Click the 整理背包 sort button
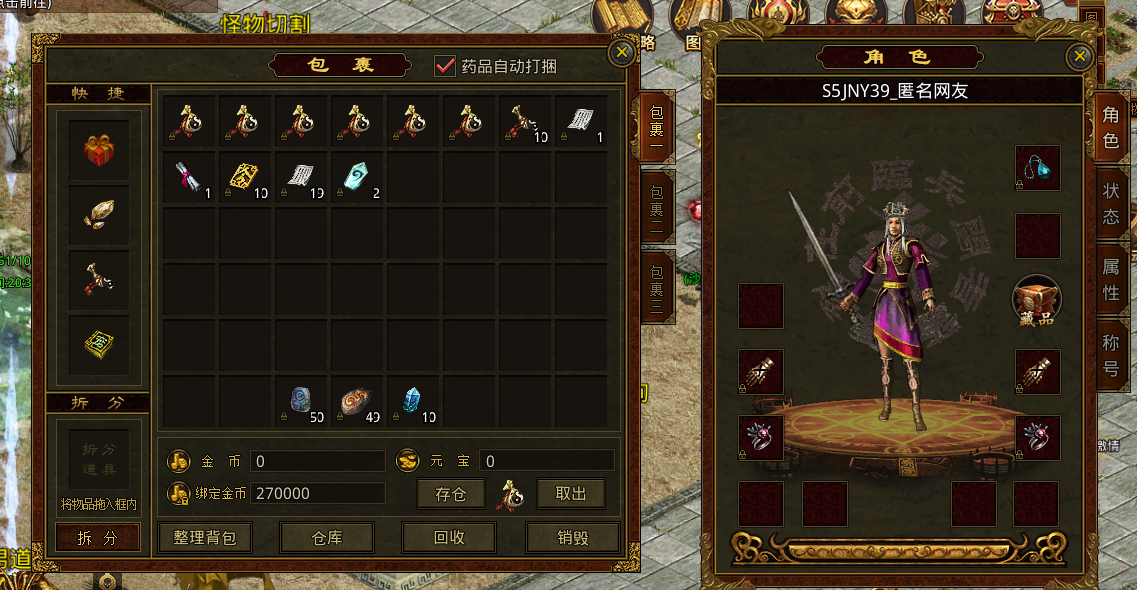The height and width of the screenshot is (590, 1137). click(205, 537)
